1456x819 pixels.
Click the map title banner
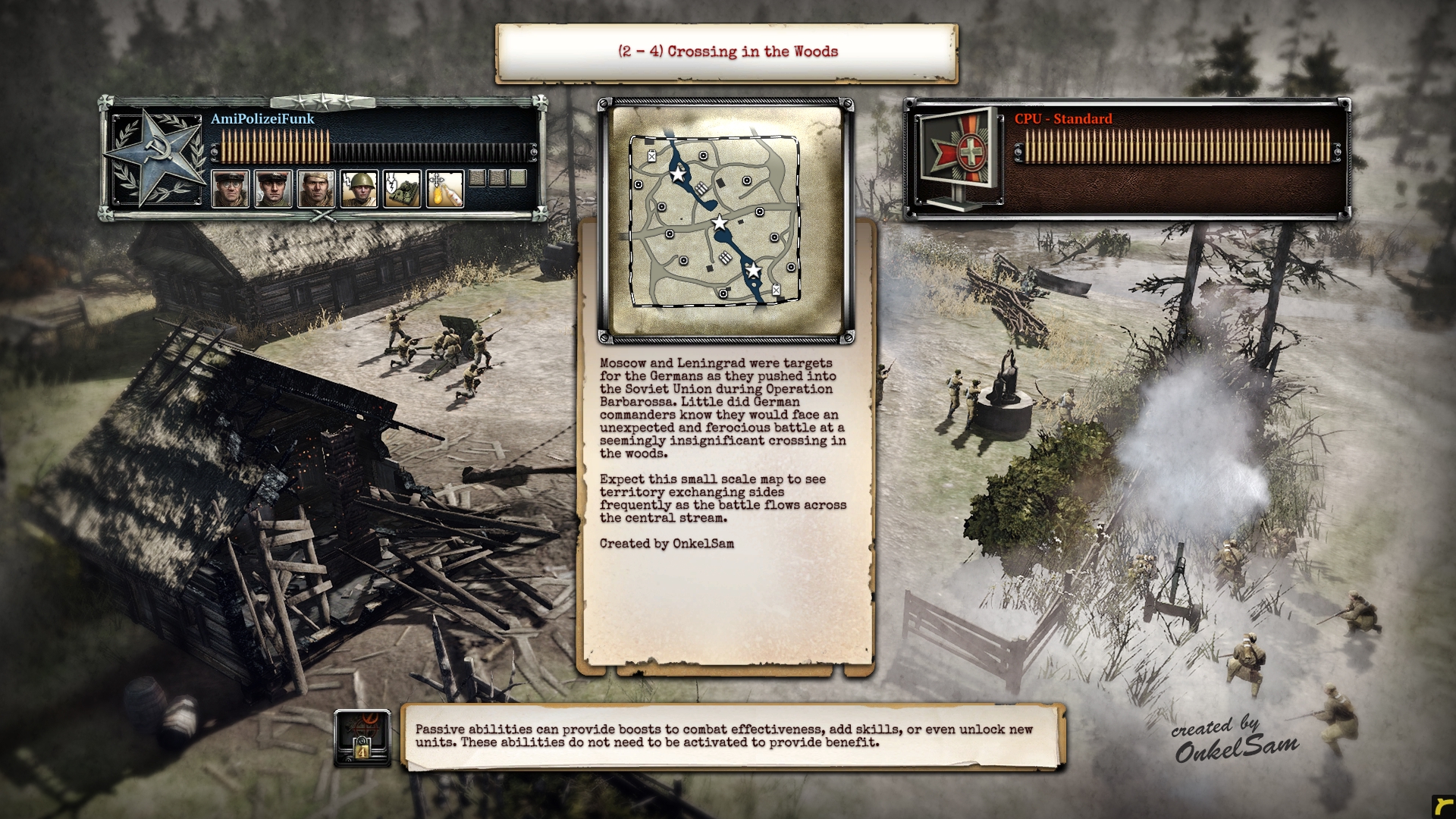(726, 52)
